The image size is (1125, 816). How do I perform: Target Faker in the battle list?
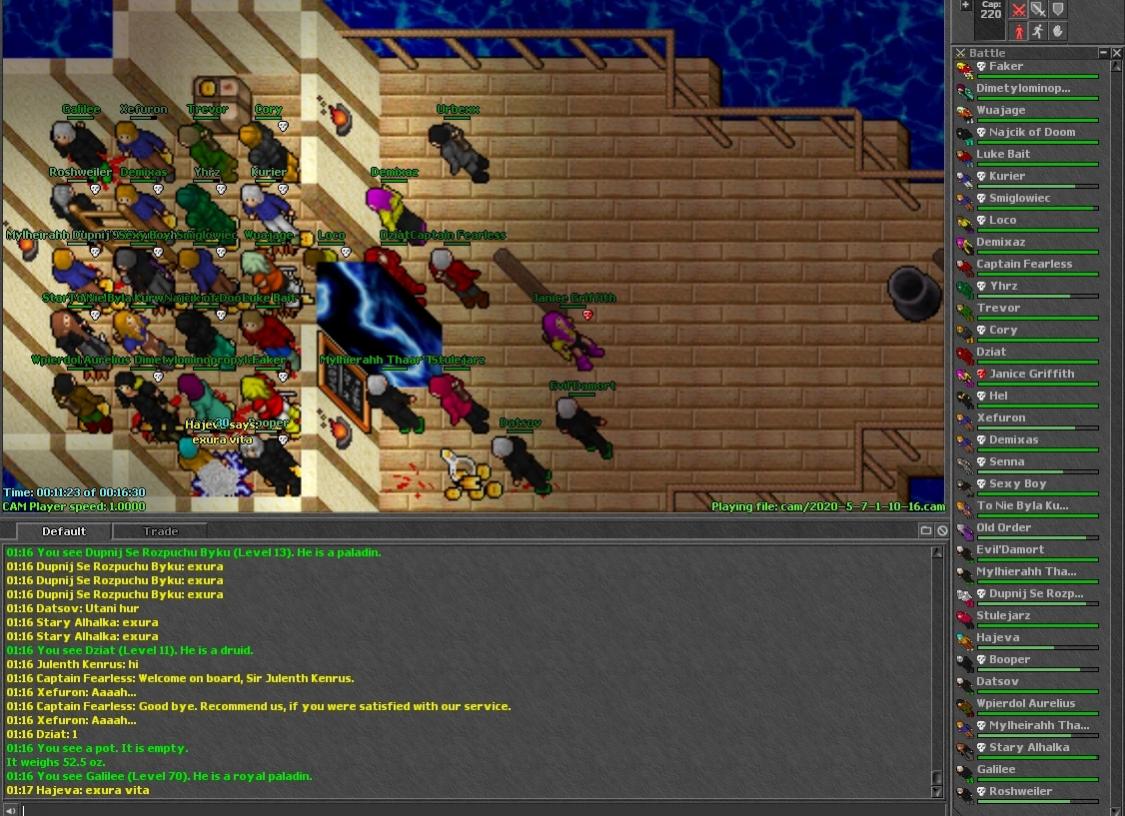click(1005, 67)
